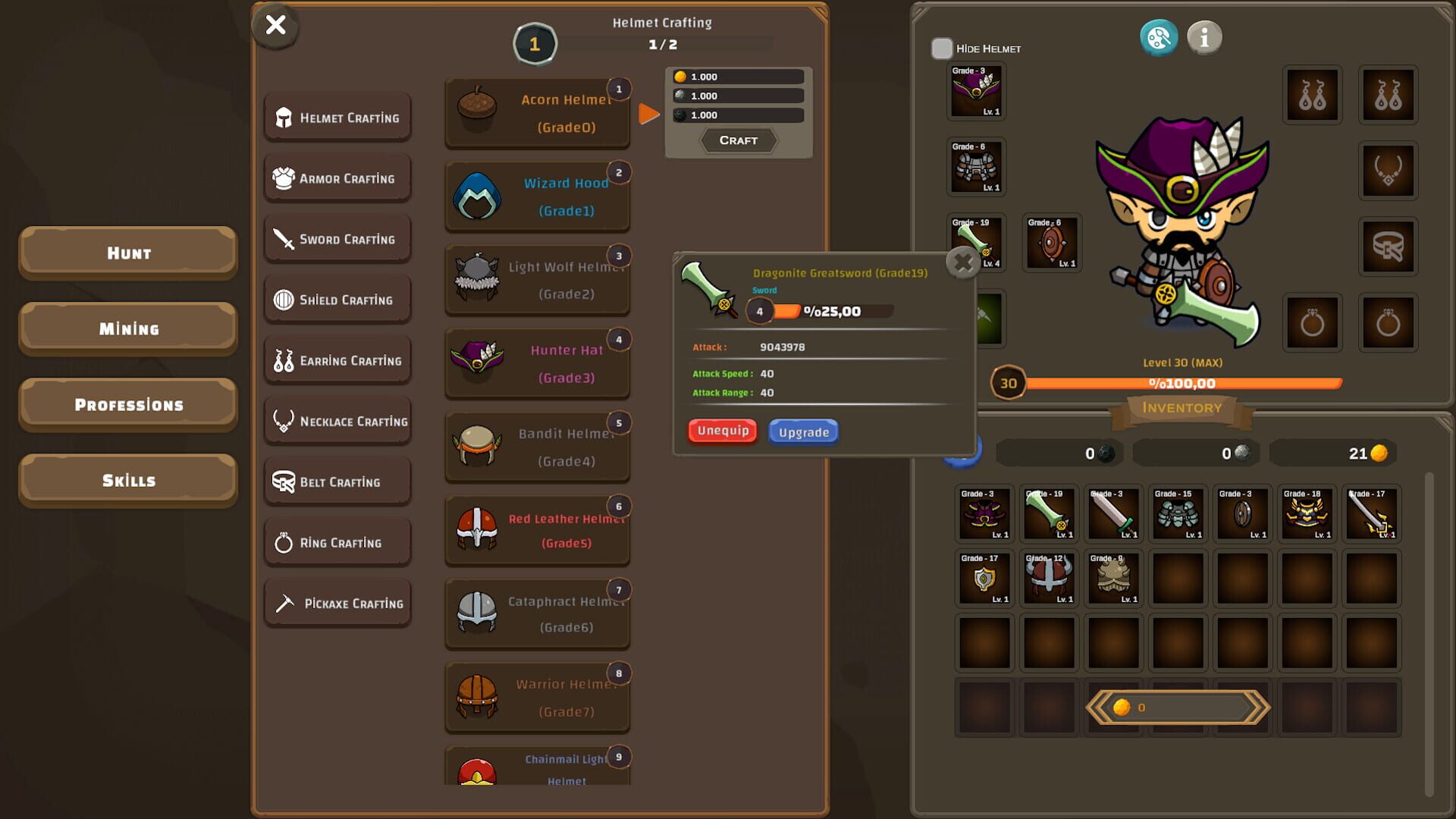Viewport: 1456px width, 819px height.
Task: Select the Hunter Hat recipe
Action: click(x=538, y=364)
